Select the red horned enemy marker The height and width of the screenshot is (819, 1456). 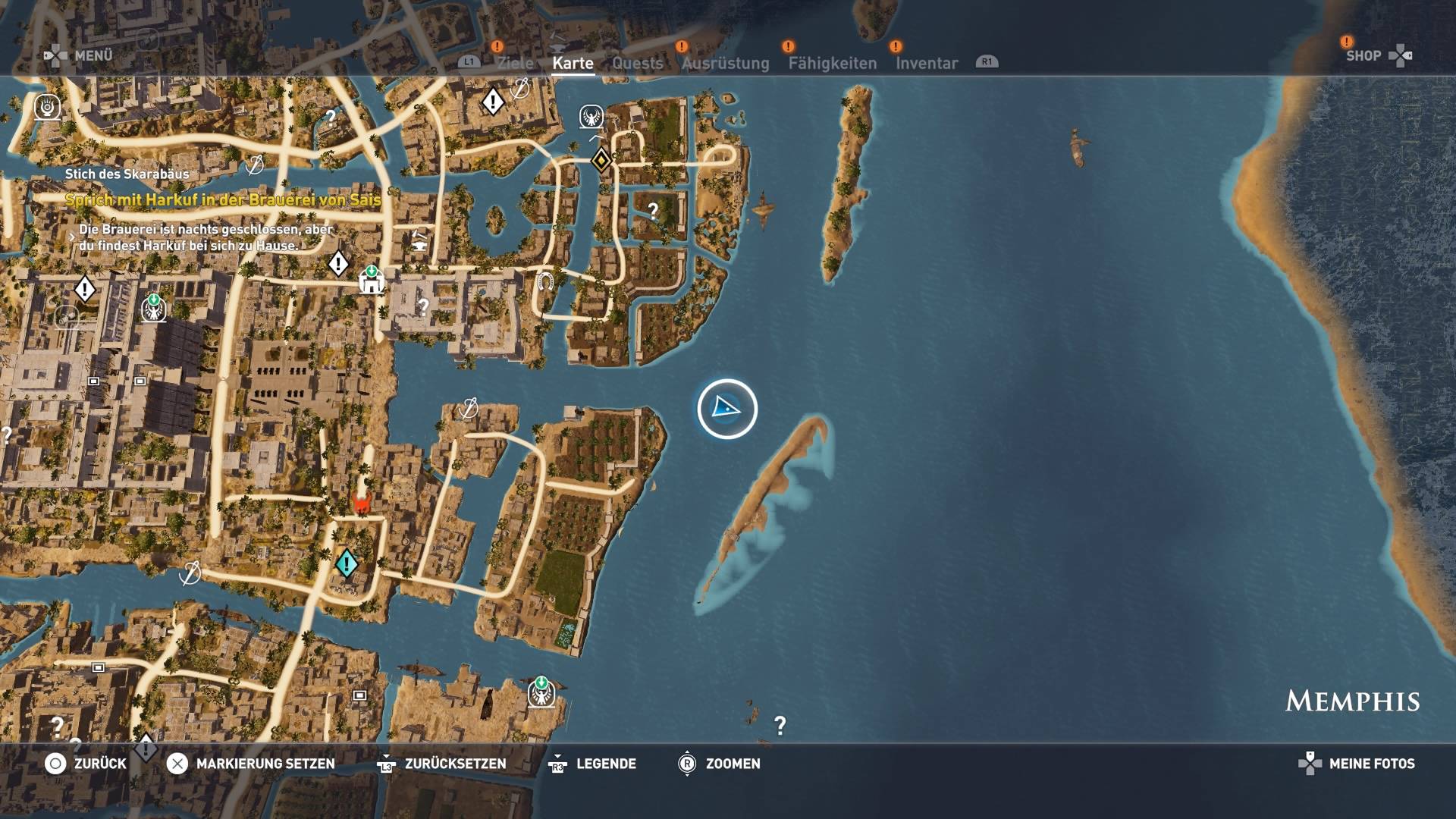point(362,503)
